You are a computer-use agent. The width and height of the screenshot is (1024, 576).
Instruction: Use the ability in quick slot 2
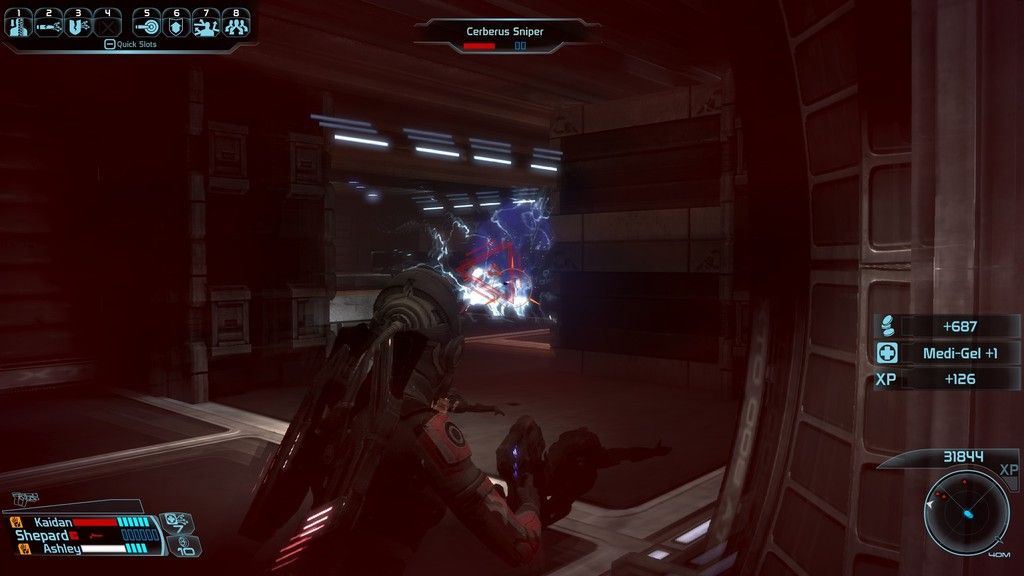tap(48, 24)
